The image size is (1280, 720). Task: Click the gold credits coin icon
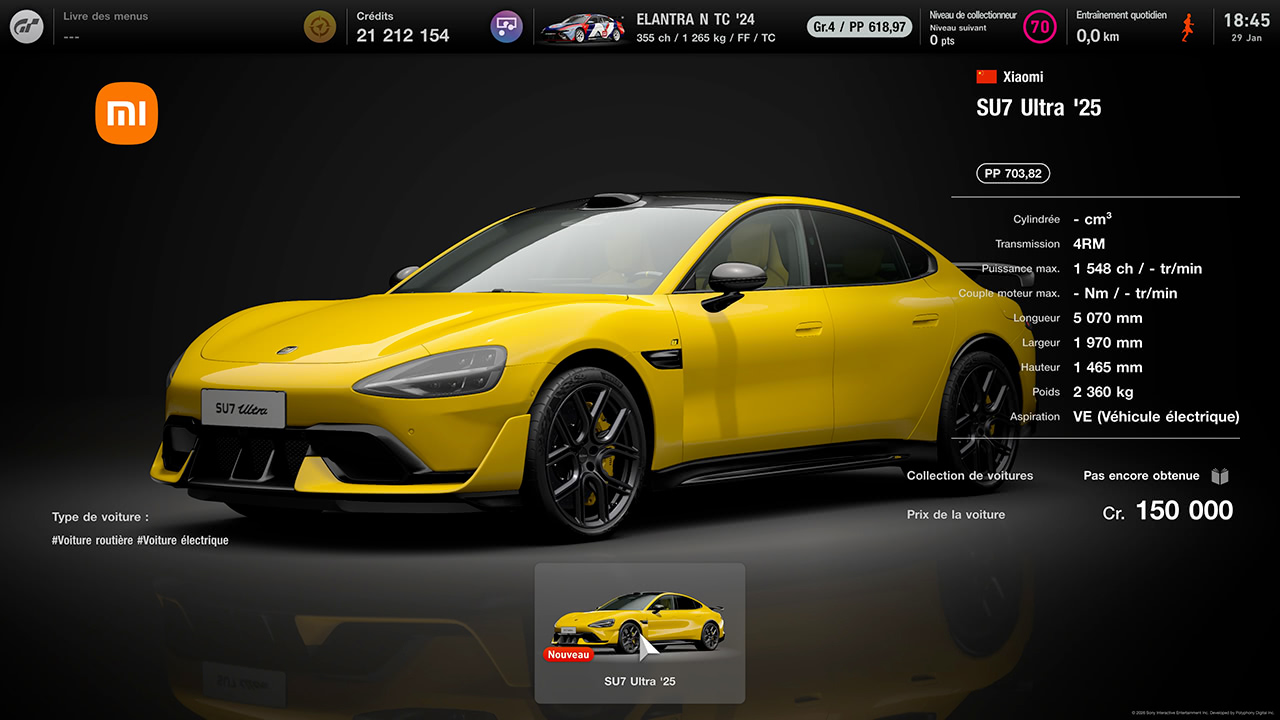point(320,27)
